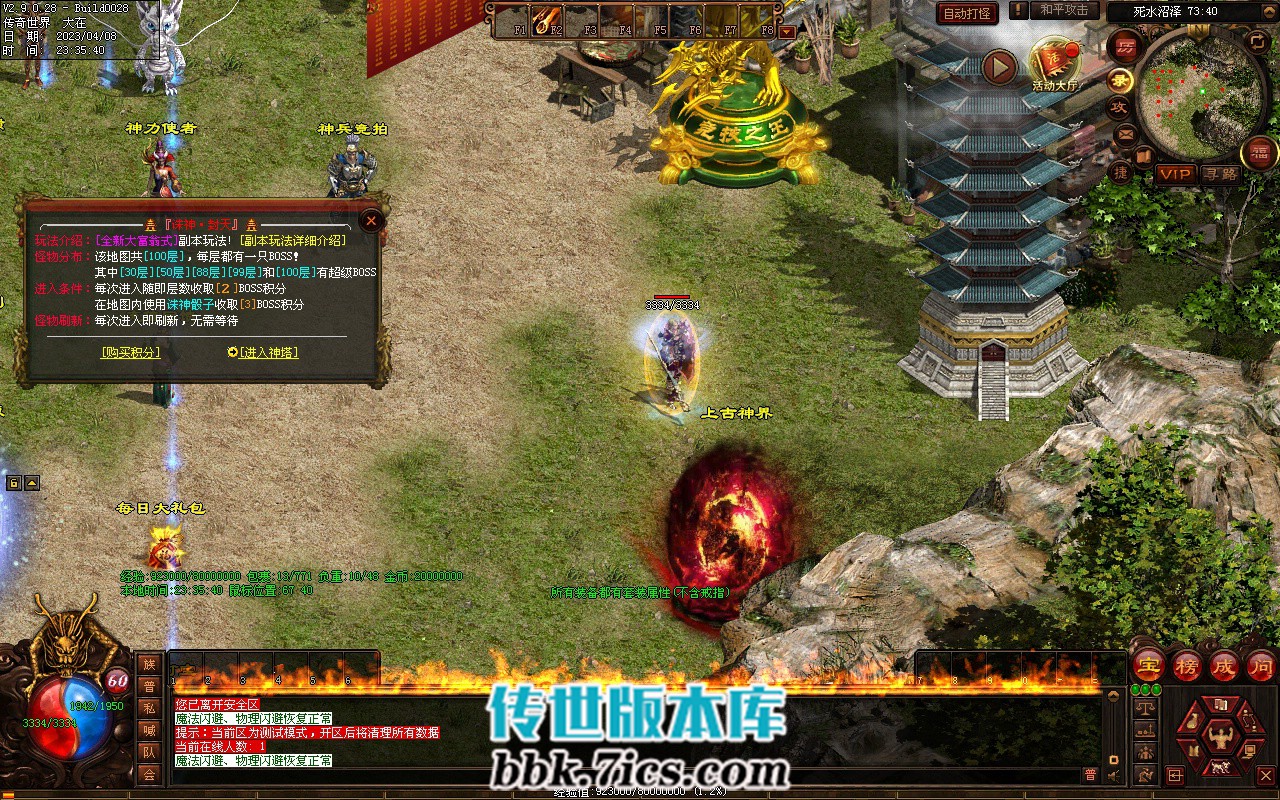Open the 福 welfare button
Viewport: 1280px width, 800px height.
[x=1259, y=152]
